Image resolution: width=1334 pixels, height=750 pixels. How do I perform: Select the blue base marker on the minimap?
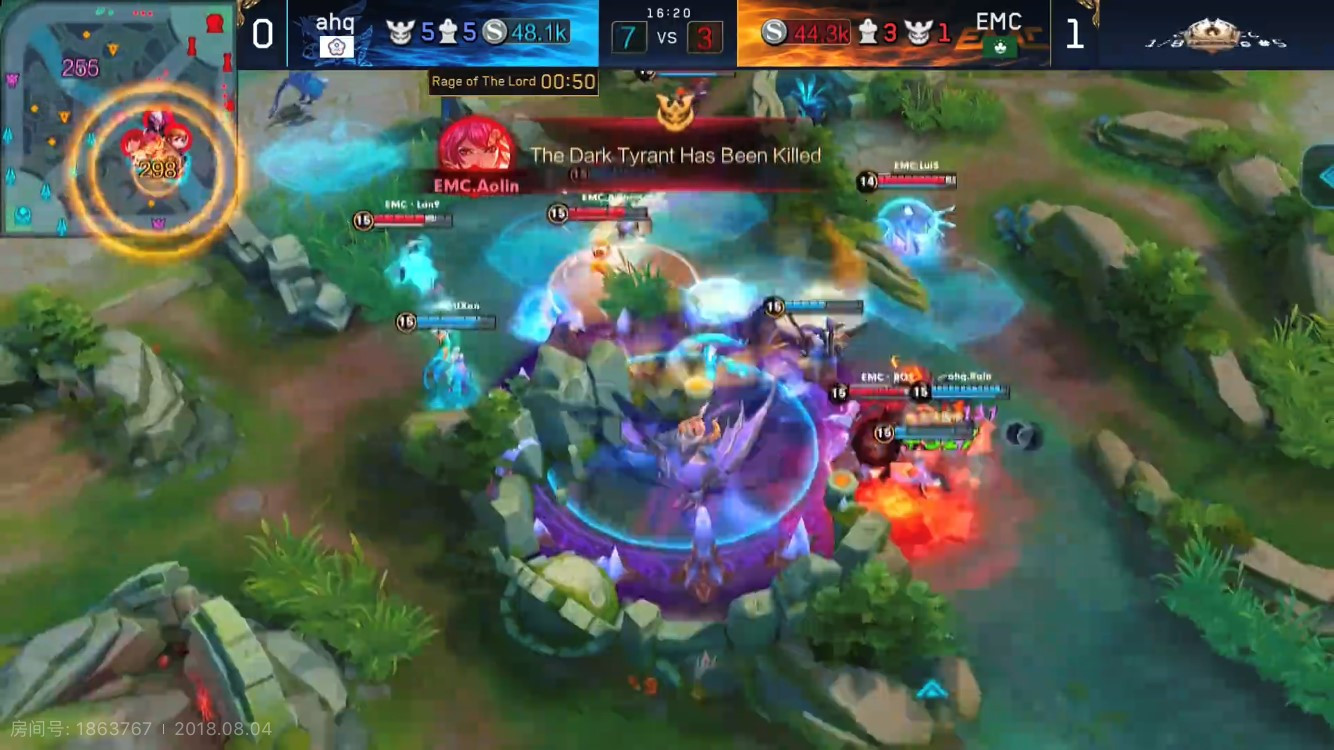[22, 214]
